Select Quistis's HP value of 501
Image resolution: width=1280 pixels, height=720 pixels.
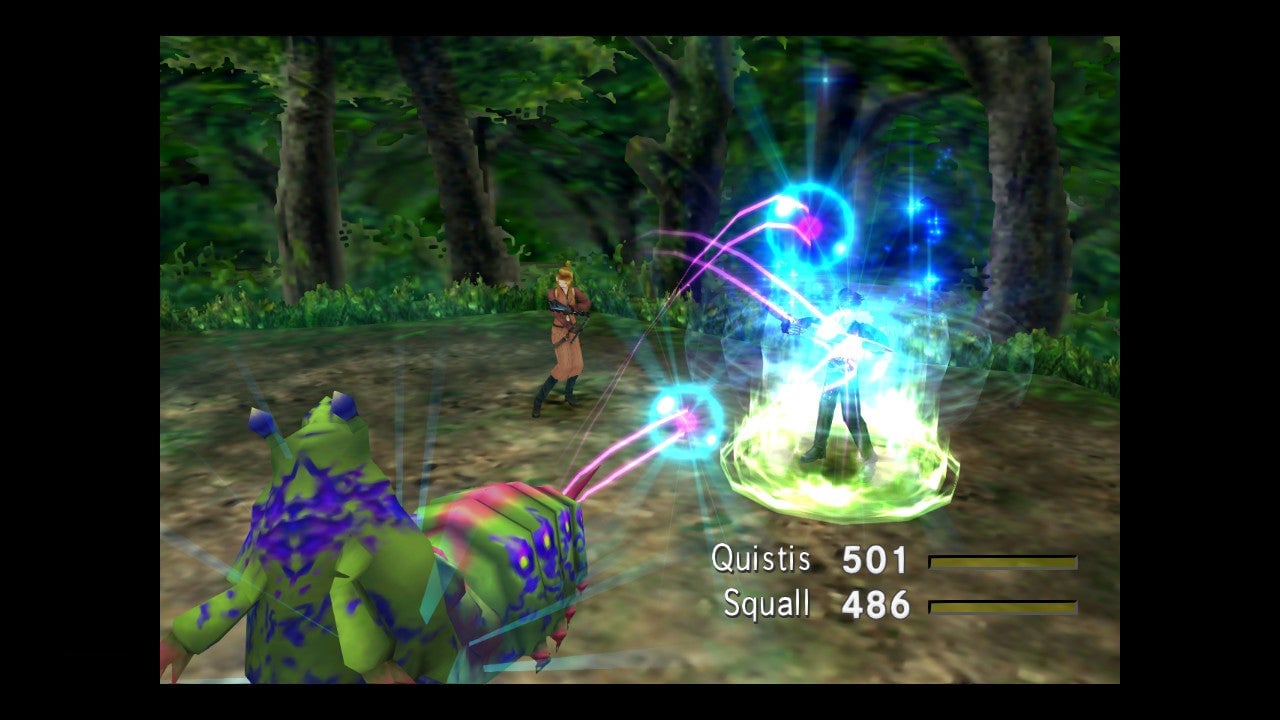[874, 560]
